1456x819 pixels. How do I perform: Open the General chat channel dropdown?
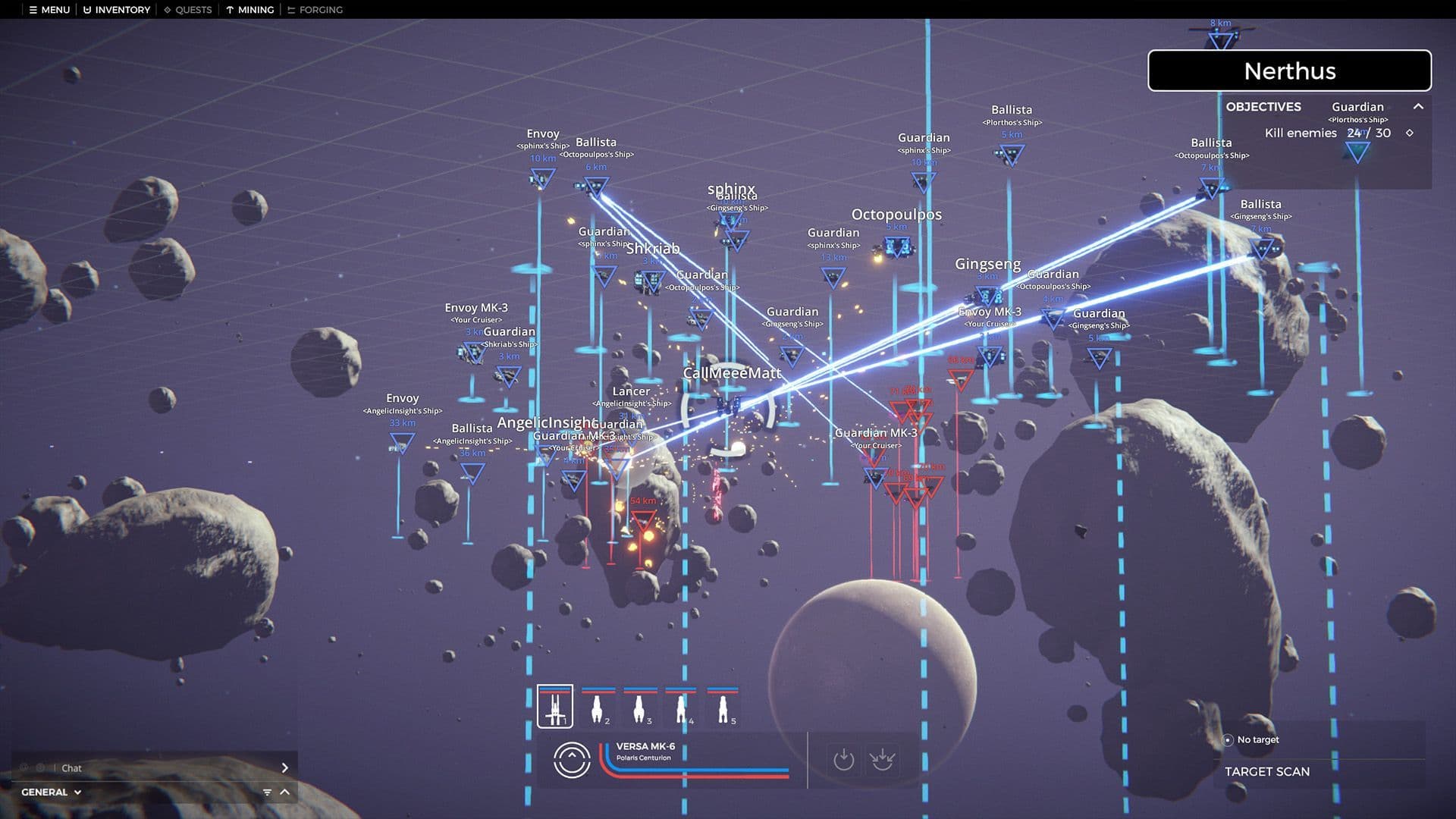click(x=52, y=792)
